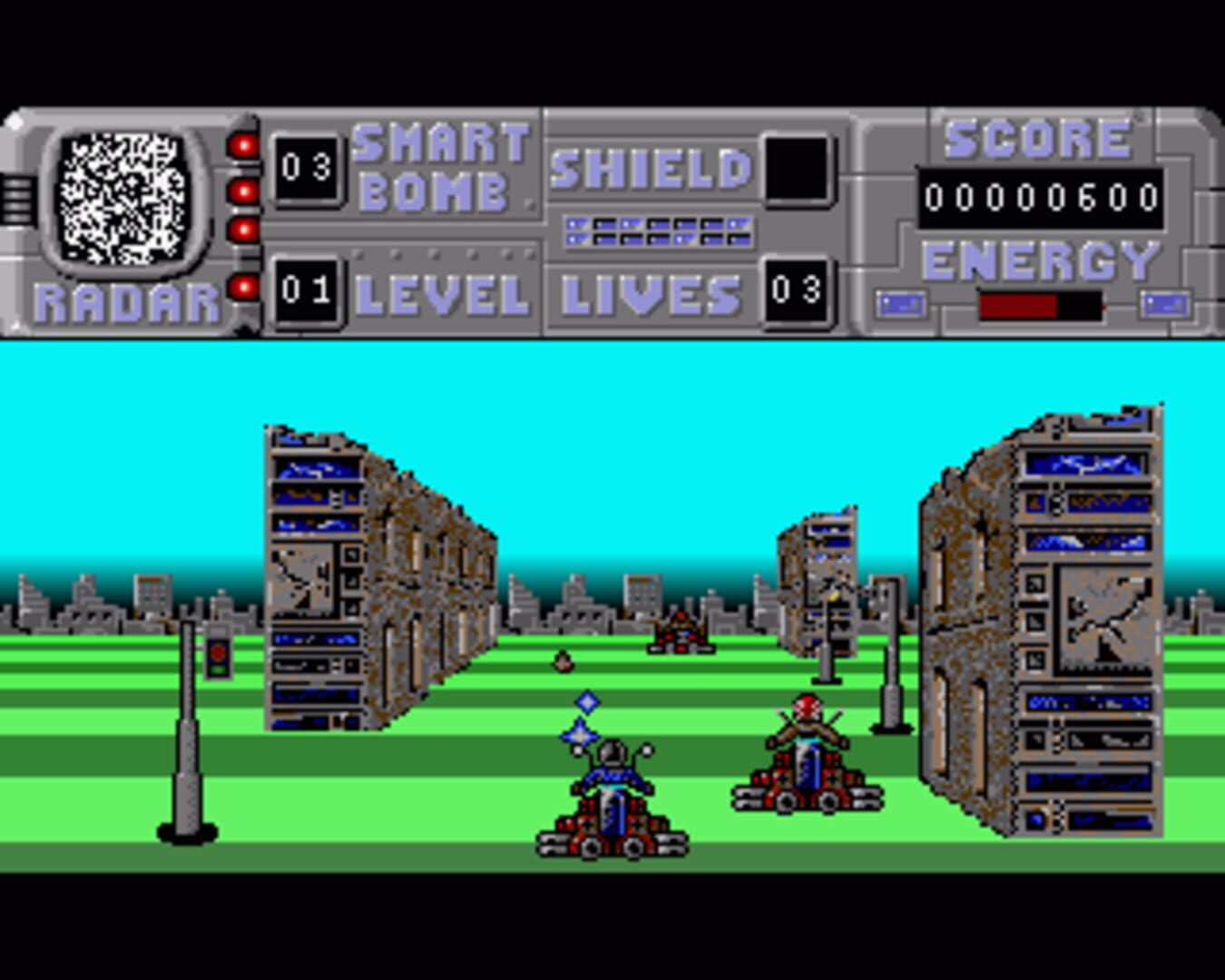Viewport: 1225px width, 980px height.
Task: Click the RADAR display screen
Action: click(124, 195)
